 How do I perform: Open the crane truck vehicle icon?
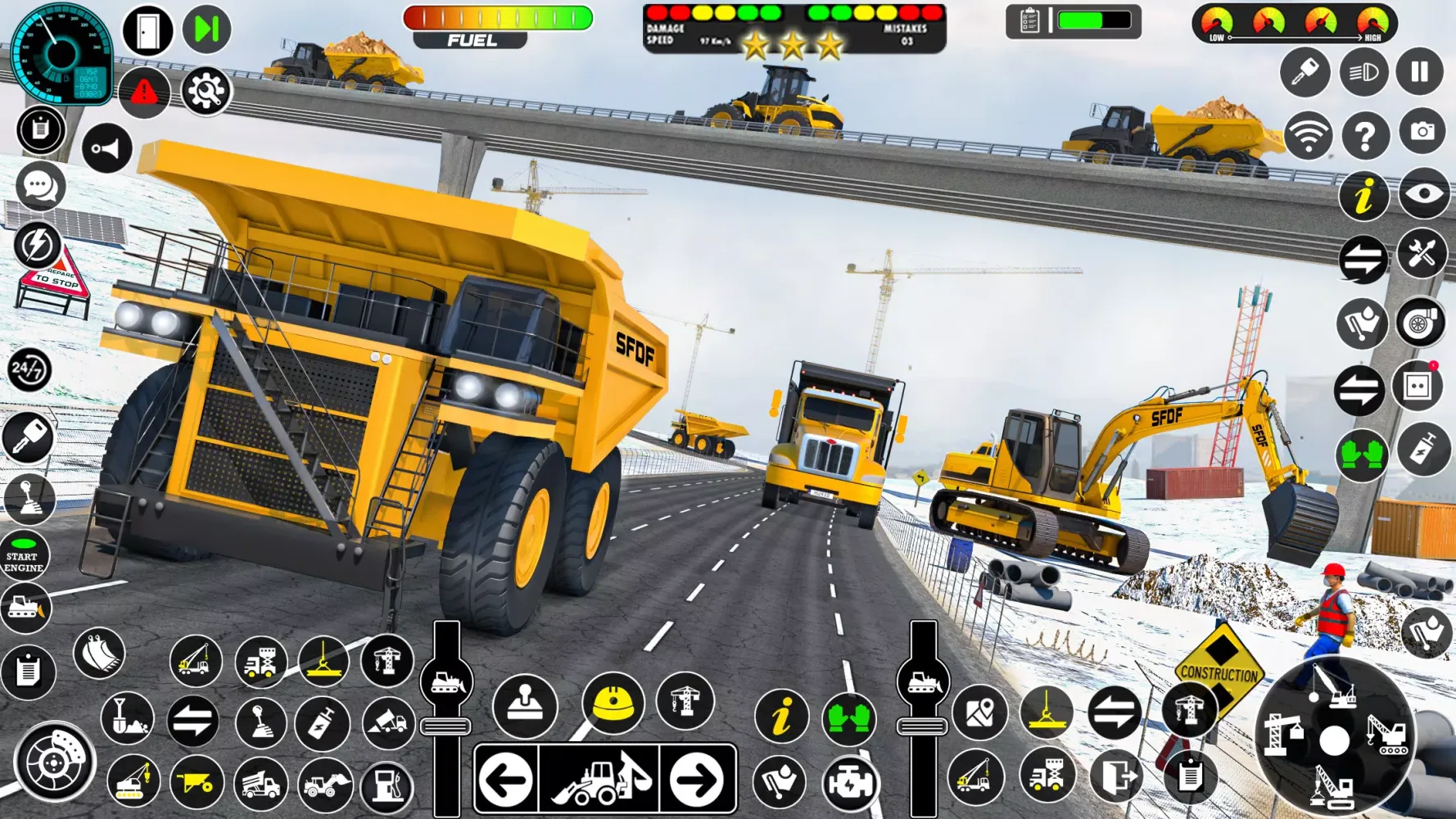197,659
